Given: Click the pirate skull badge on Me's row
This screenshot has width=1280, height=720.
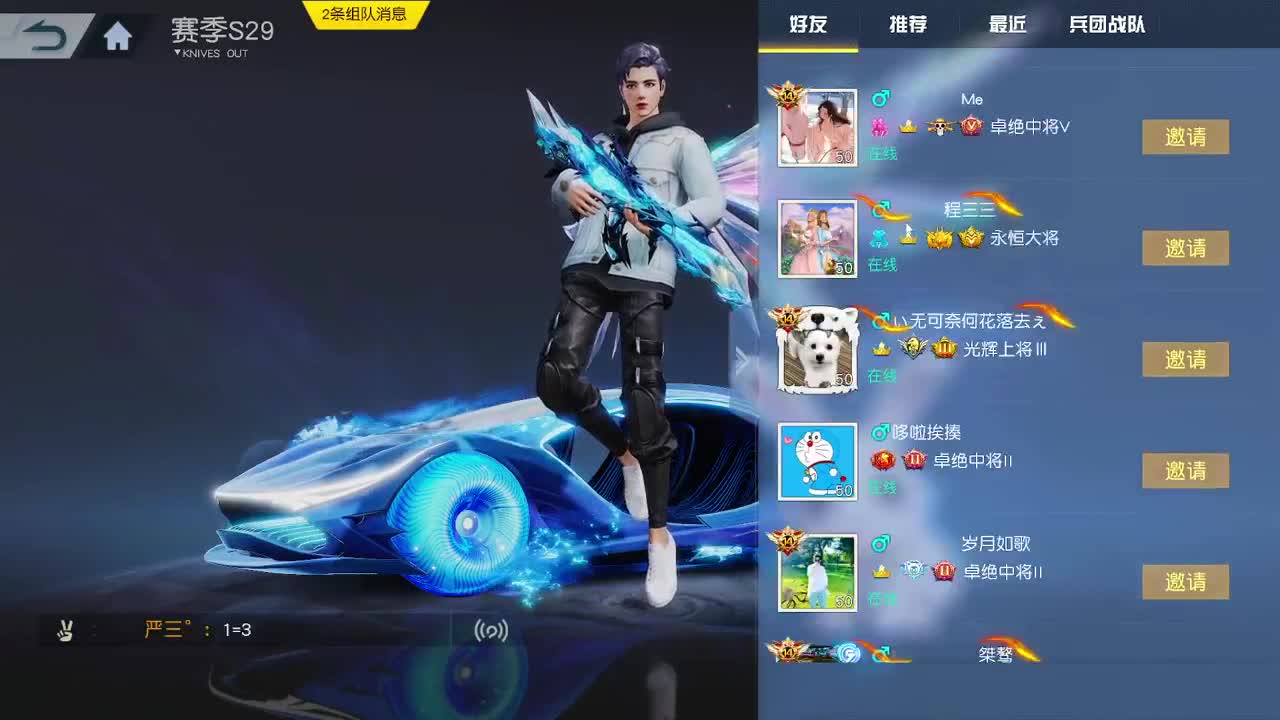Looking at the screenshot, I should click(941, 127).
